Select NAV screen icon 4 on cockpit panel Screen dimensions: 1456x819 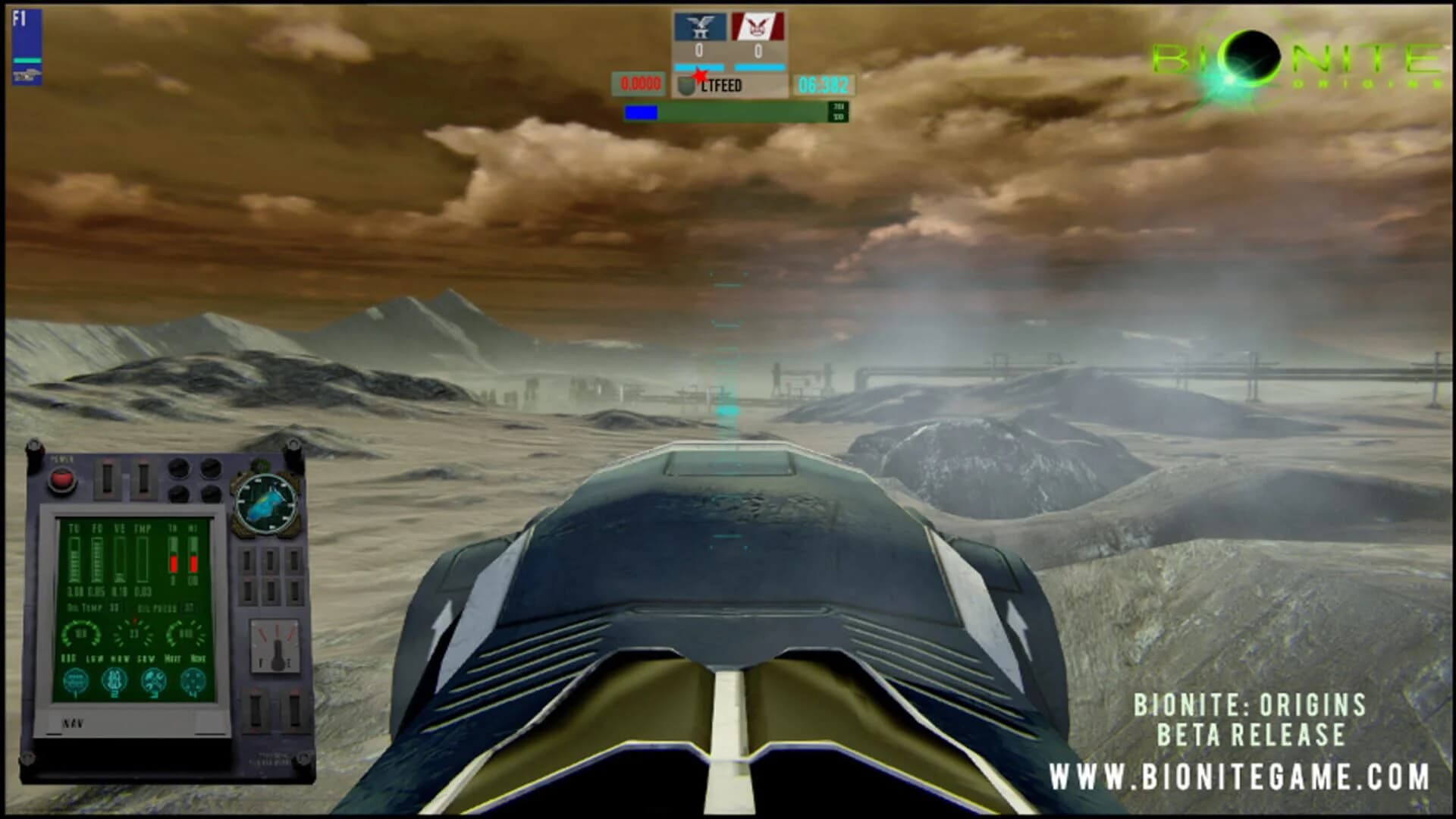[193, 679]
